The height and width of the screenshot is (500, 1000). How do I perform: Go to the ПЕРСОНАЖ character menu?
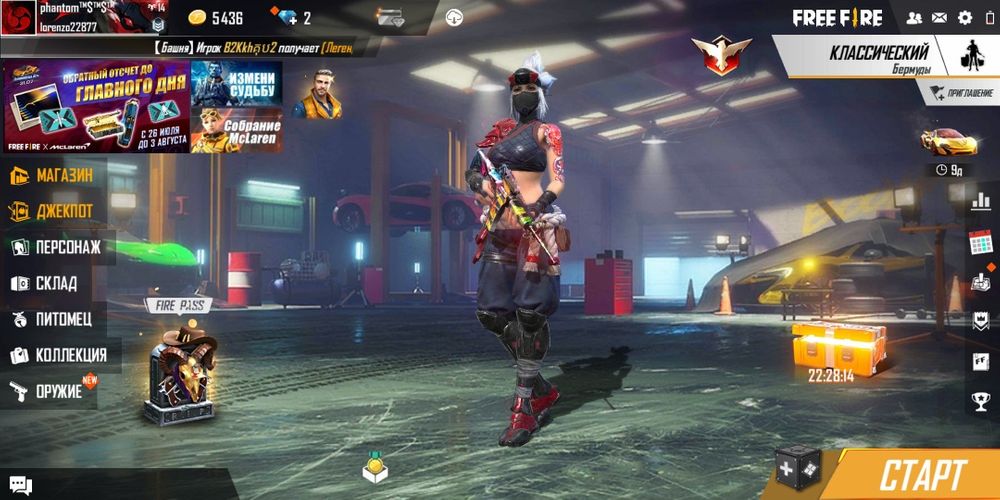pyautogui.click(x=56, y=247)
